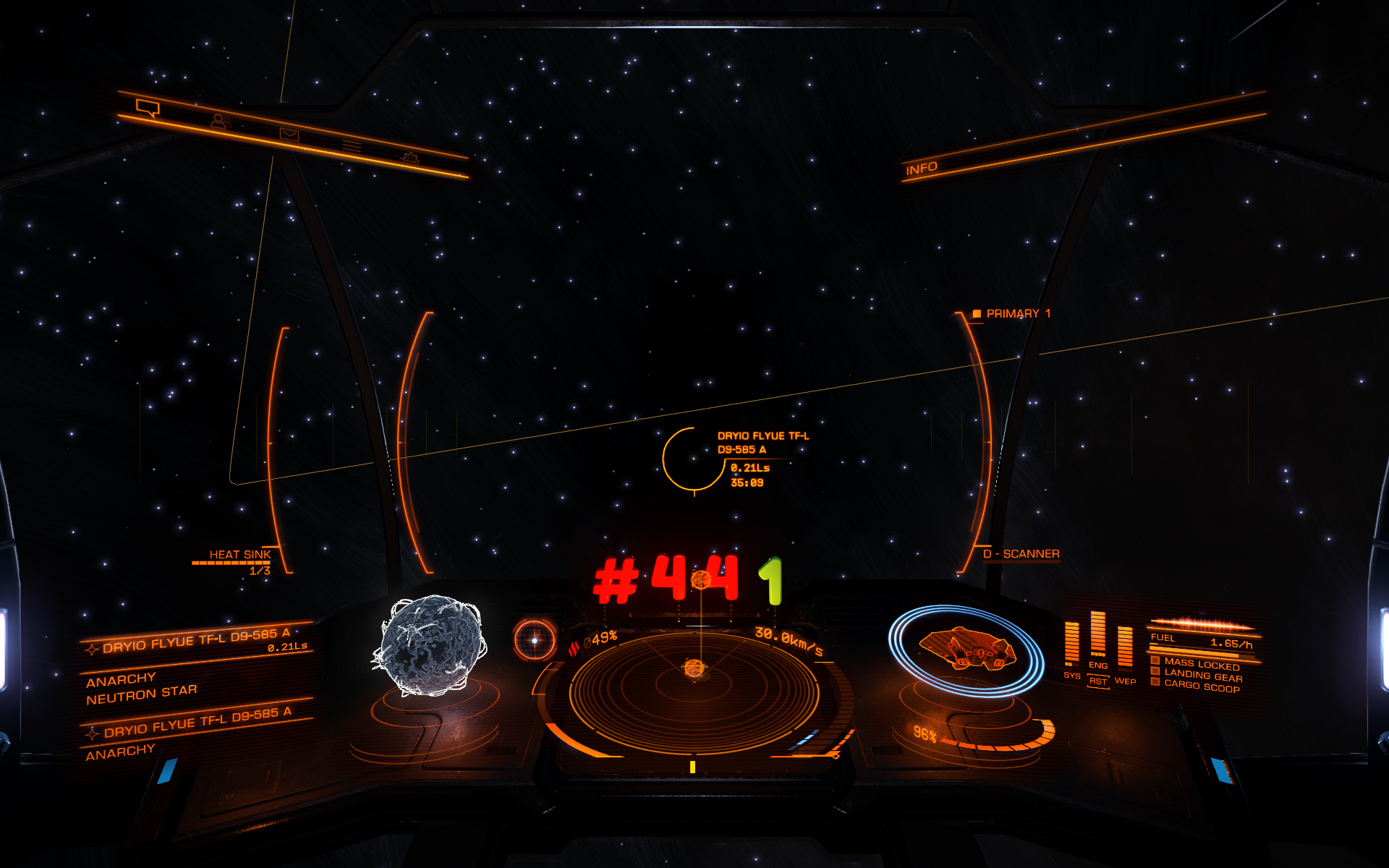Add power to ENG pips

[x=1097, y=665]
